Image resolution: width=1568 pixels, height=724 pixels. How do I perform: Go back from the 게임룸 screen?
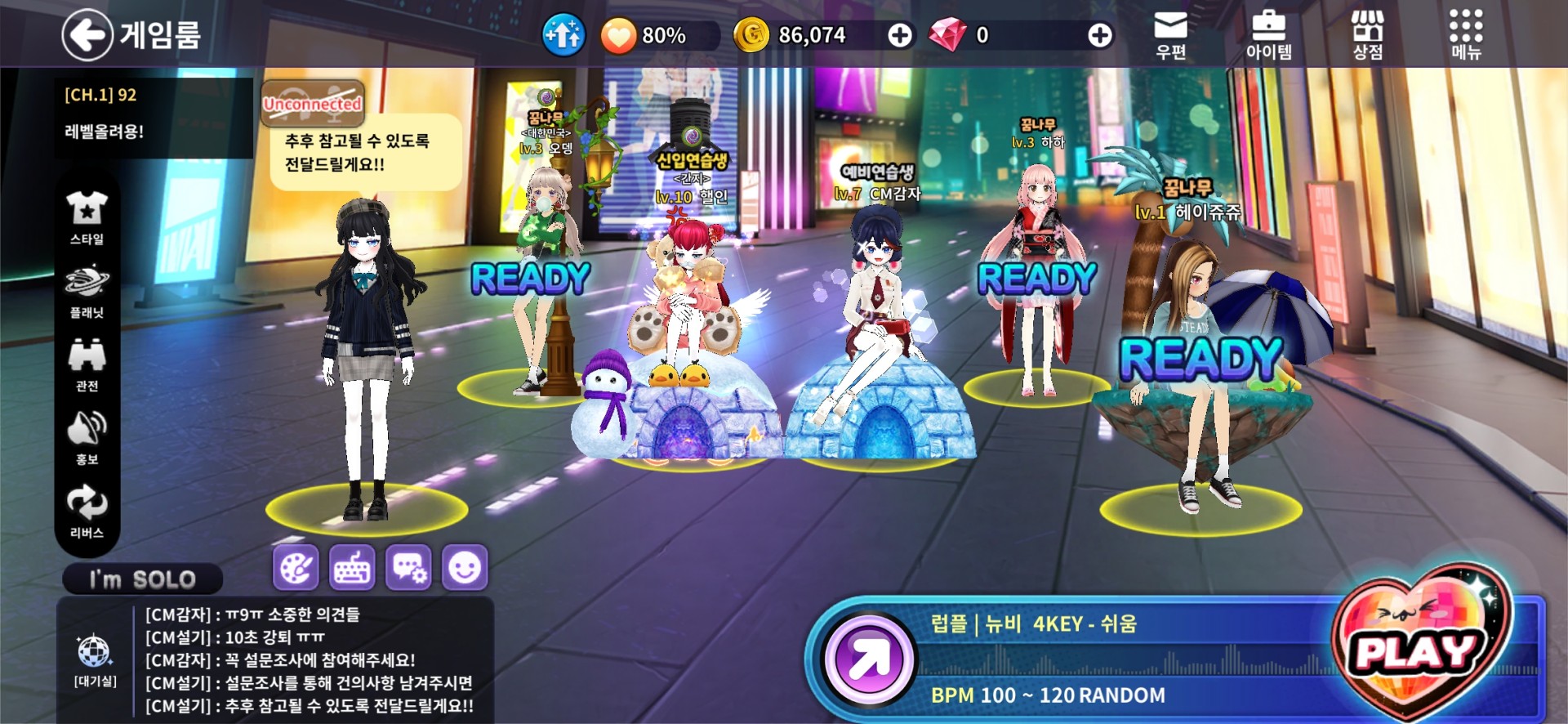click(87, 34)
